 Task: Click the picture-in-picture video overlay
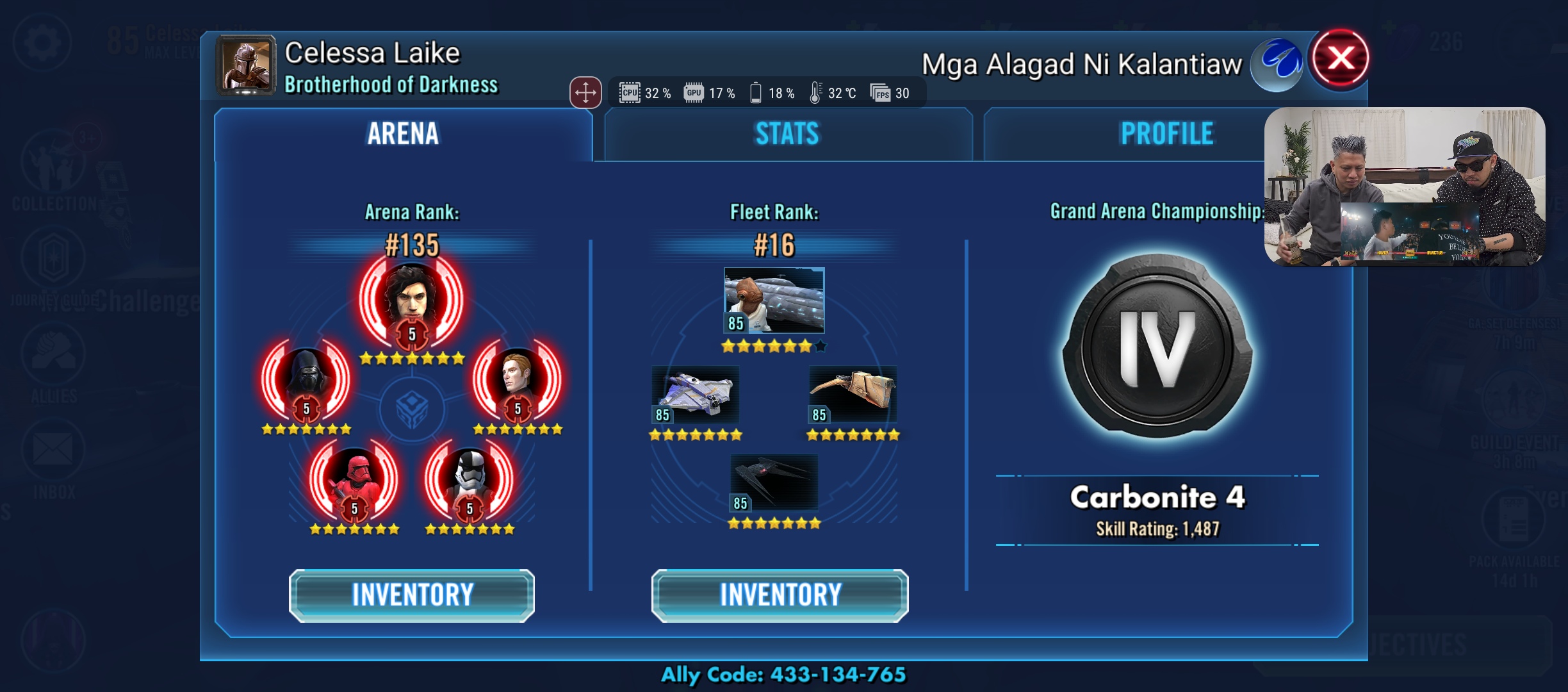[x=1404, y=186]
